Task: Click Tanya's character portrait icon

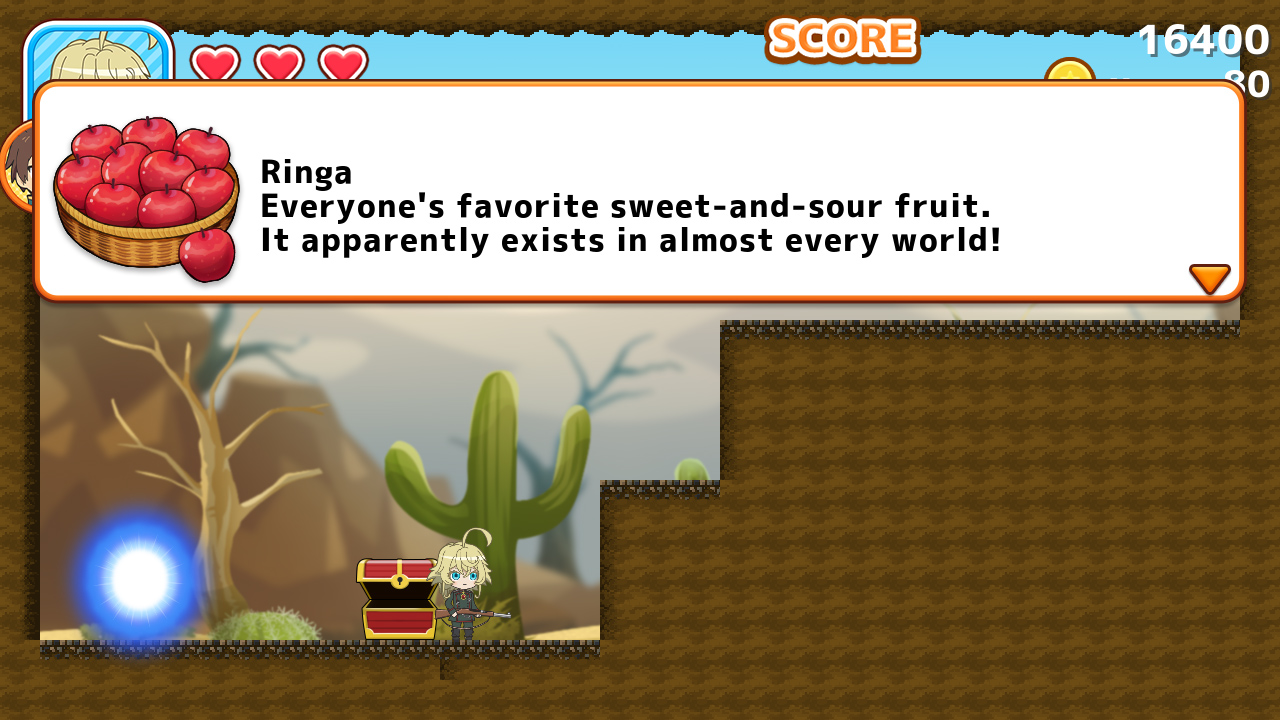Action: pos(100,55)
